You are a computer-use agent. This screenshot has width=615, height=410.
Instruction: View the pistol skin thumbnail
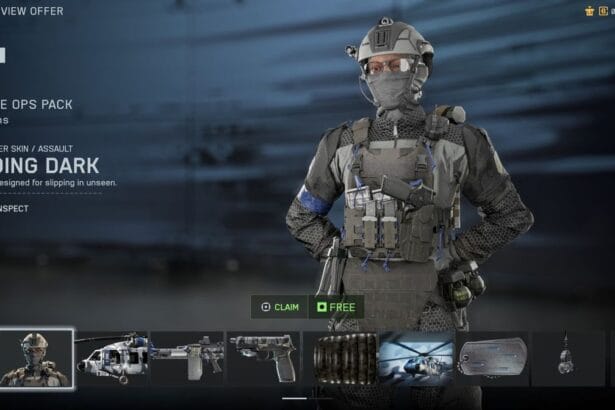click(x=262, y=358)
